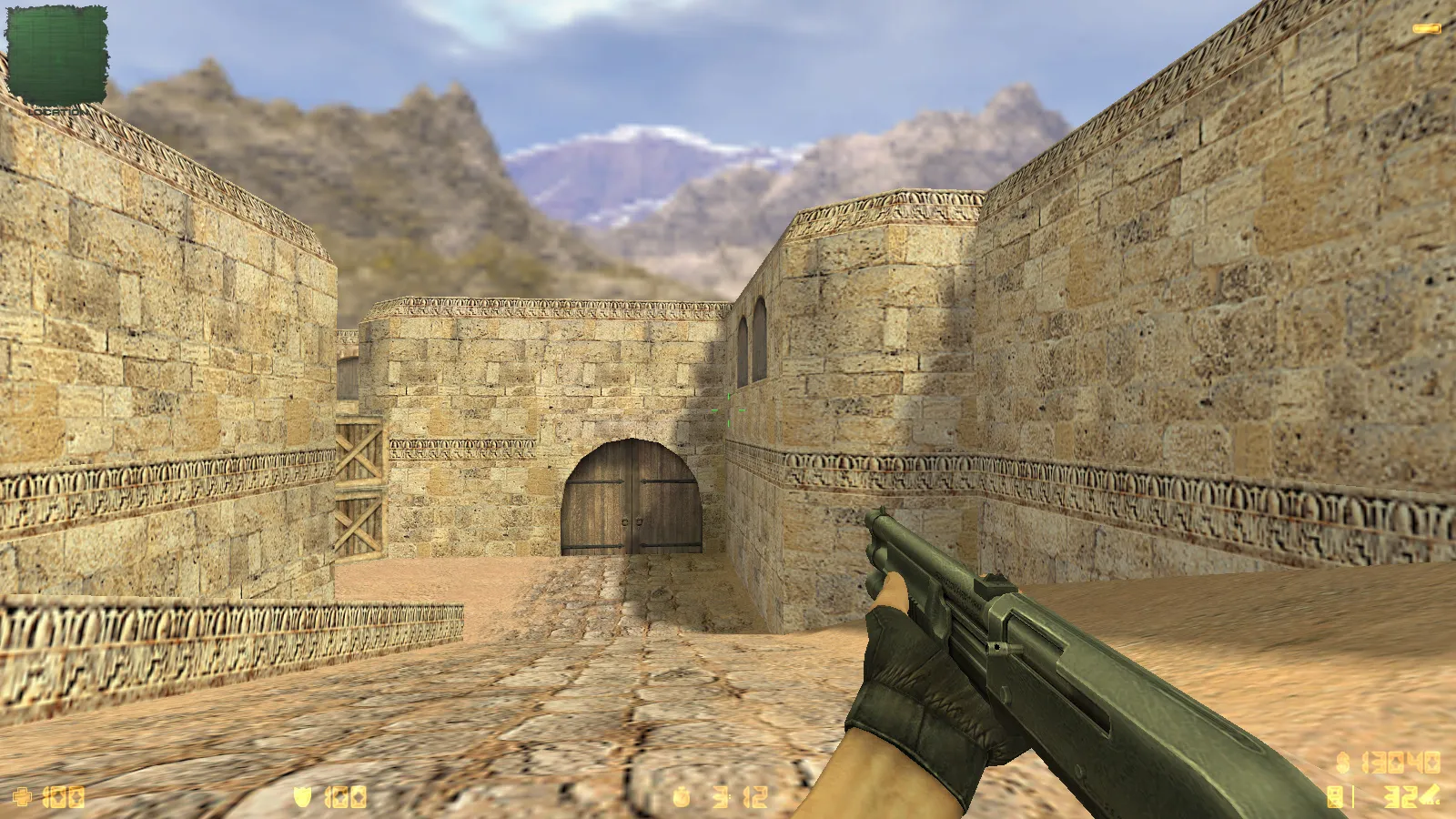Click the wooden crate barrier on the left
The width and height of the screenshot is (1456, 819).
click(x=358, y=482)
